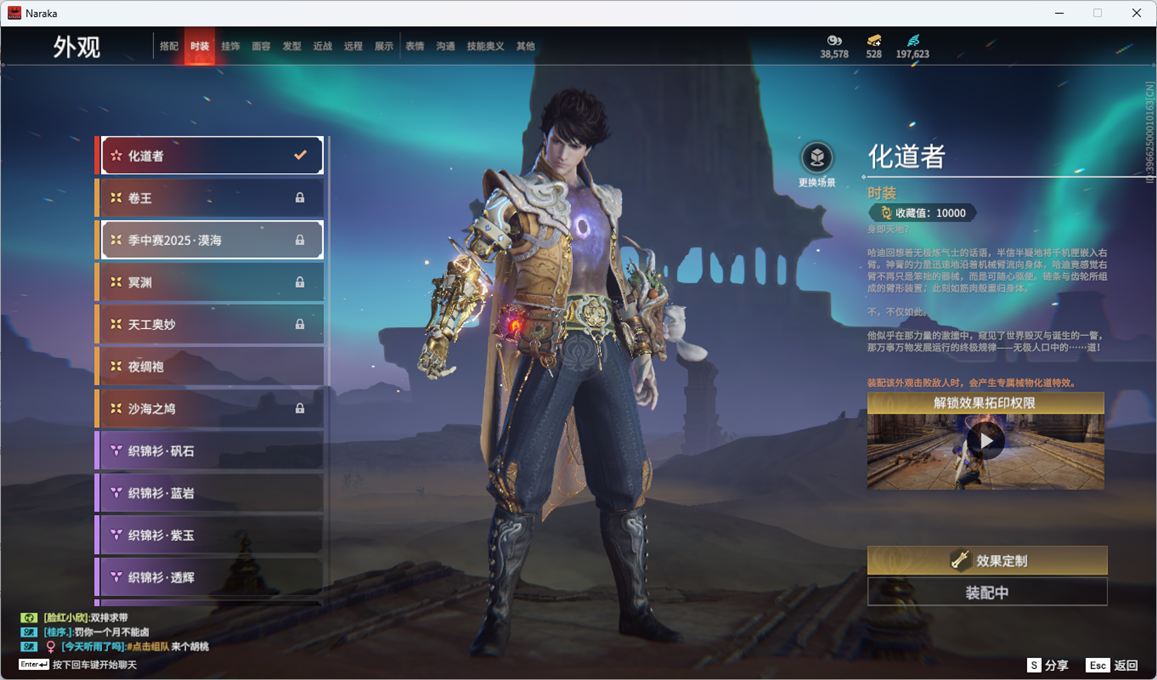Open the 技能奥义 tab
This screenshot has width=1157, height=680.
tap(485, 46)
